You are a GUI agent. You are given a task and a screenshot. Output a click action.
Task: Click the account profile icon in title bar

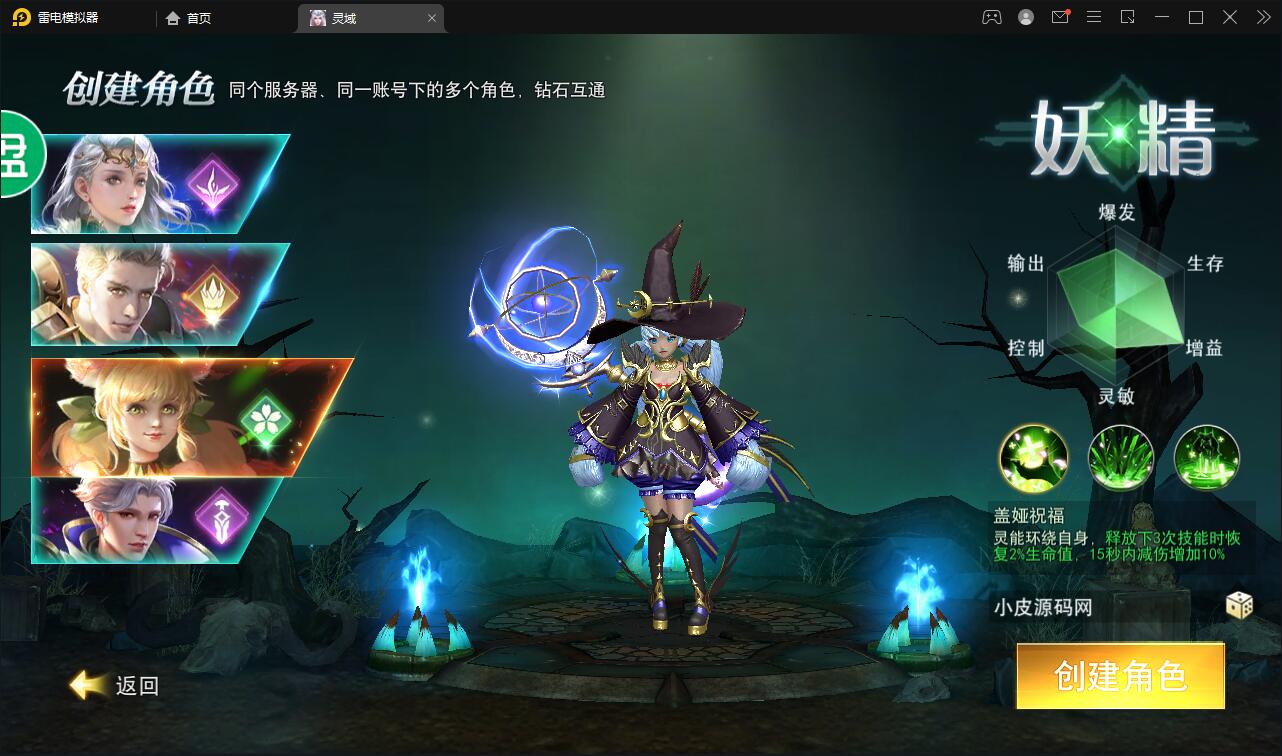[x=1025, y=17]
